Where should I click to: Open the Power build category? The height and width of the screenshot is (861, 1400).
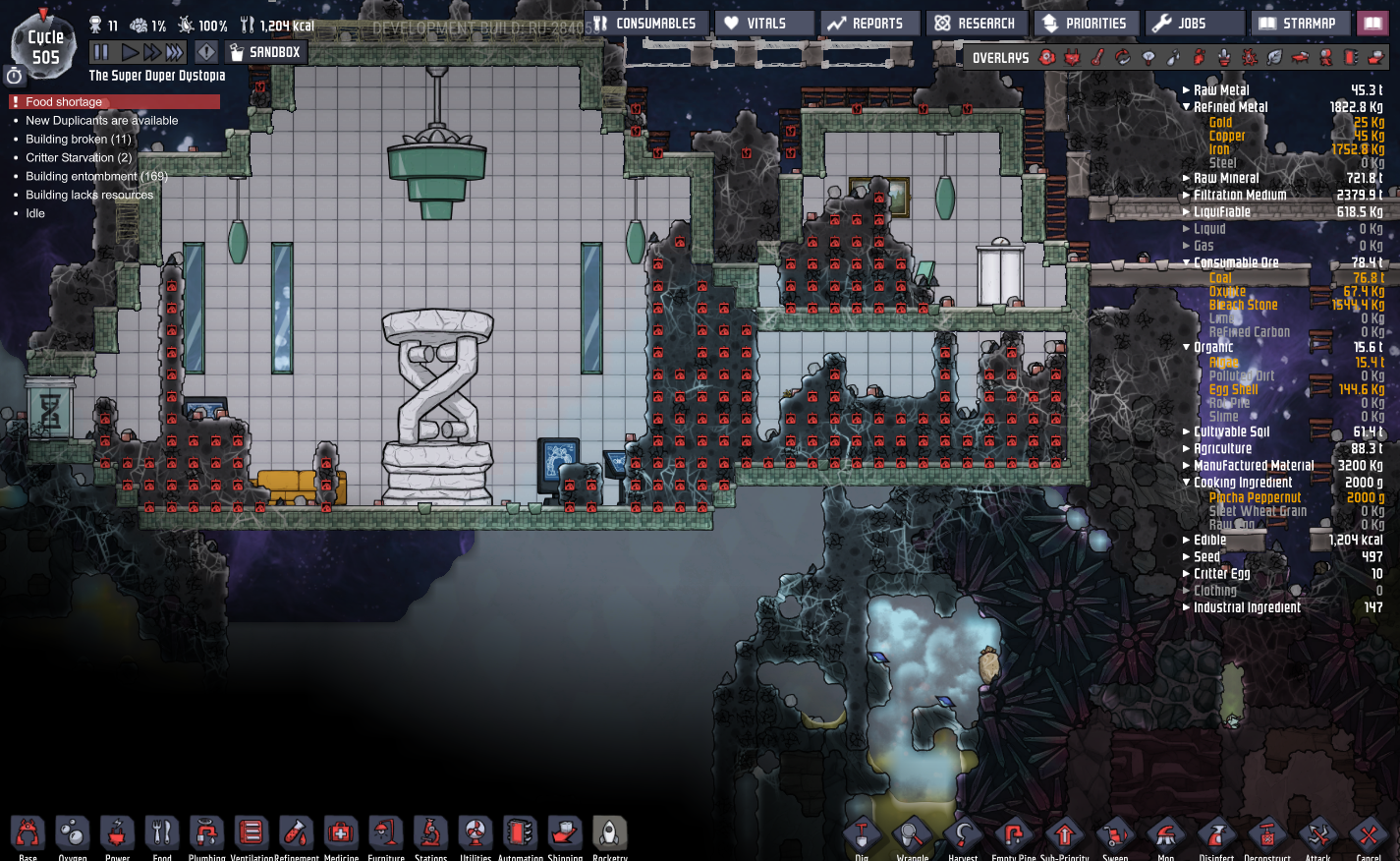coord(117,834)
